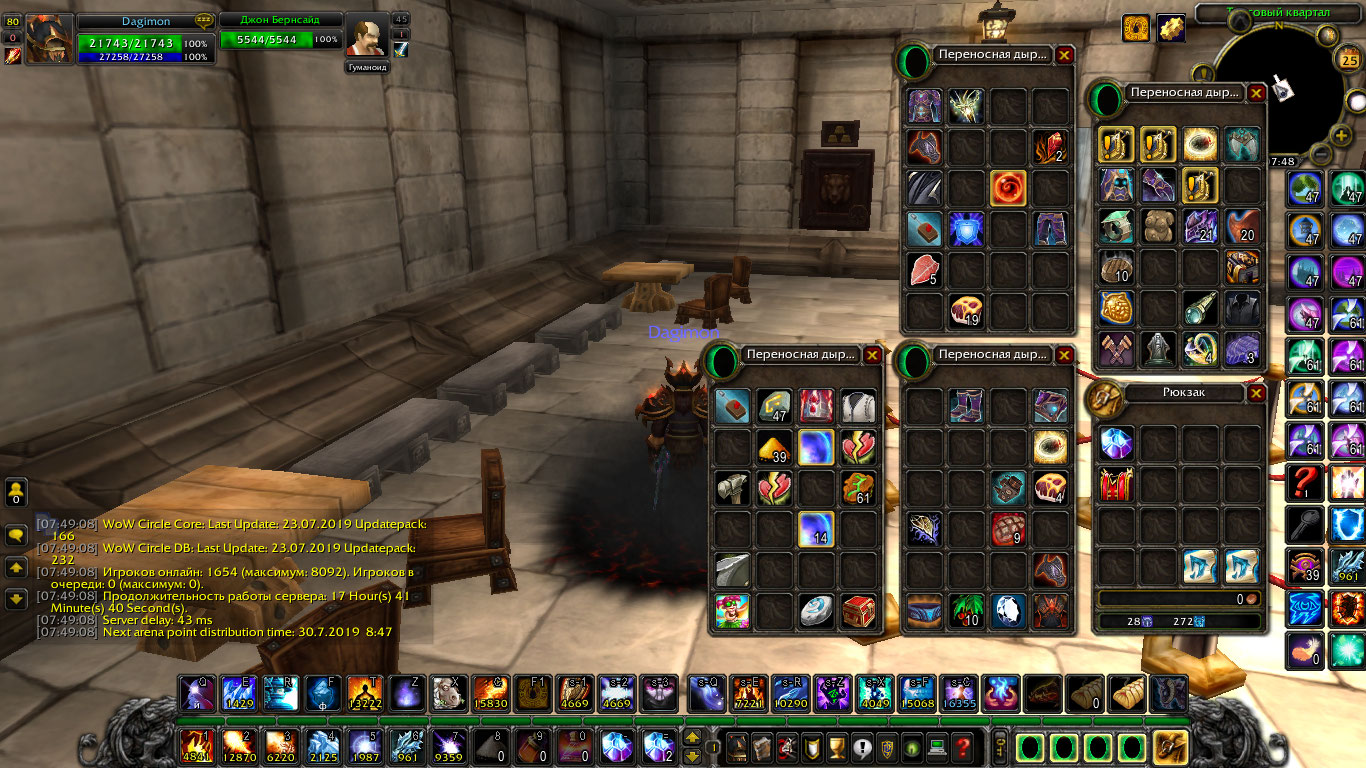The width and height of the screenshot is (1366, 768).
Task: Open the help menu with red question mark
Action: (x=962, y=746)
